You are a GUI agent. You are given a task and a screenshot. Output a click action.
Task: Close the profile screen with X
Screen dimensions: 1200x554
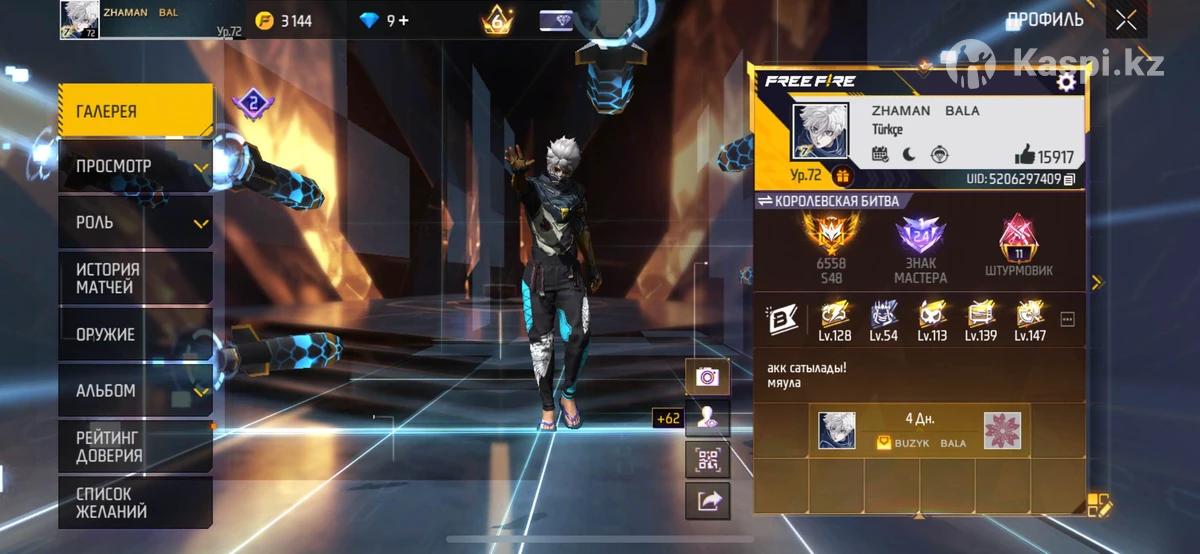click(1126, 20)
